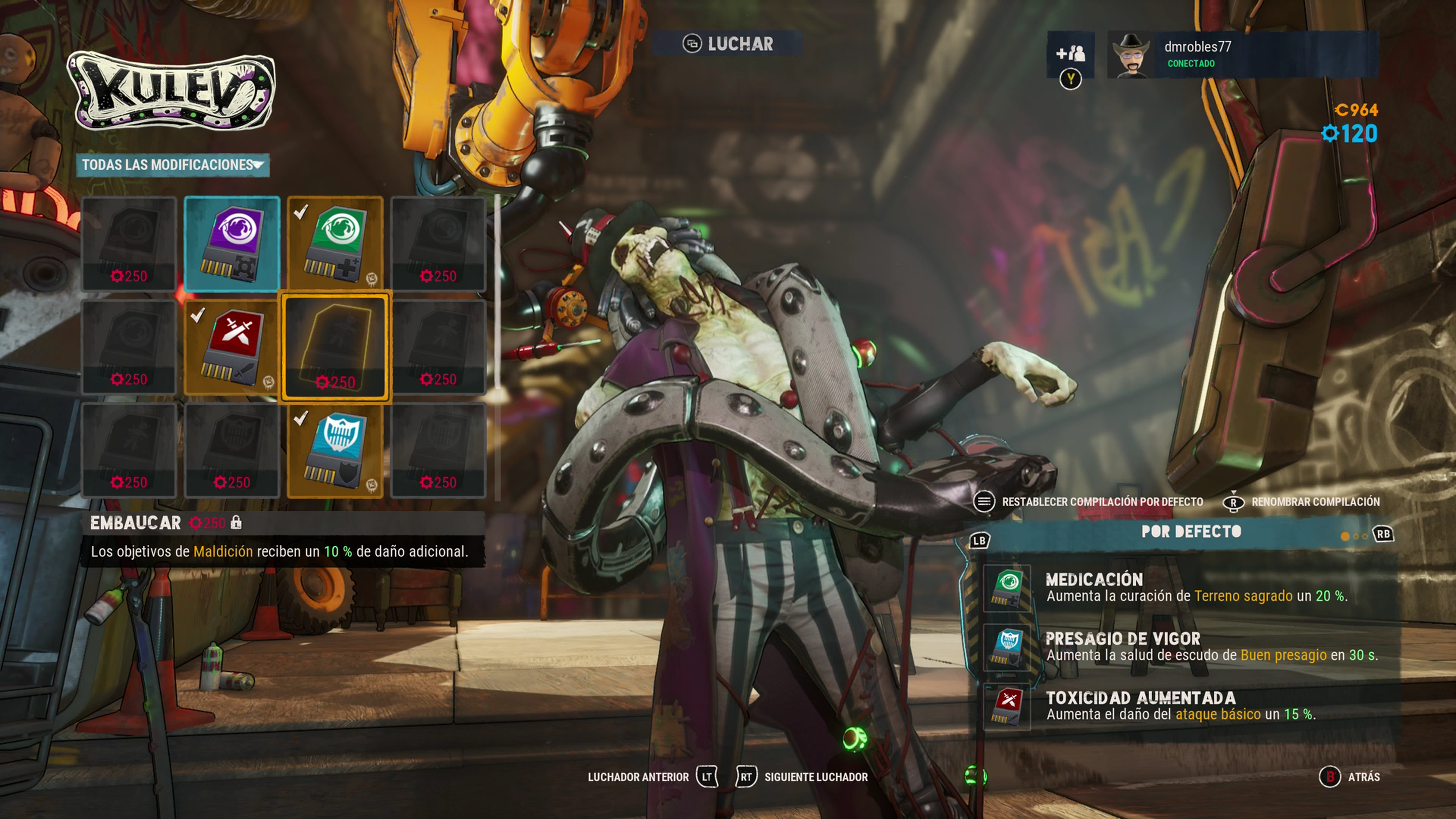
Task: Select the highlighted locked Embaucar mod slot
Action: [x=335, y=347]
